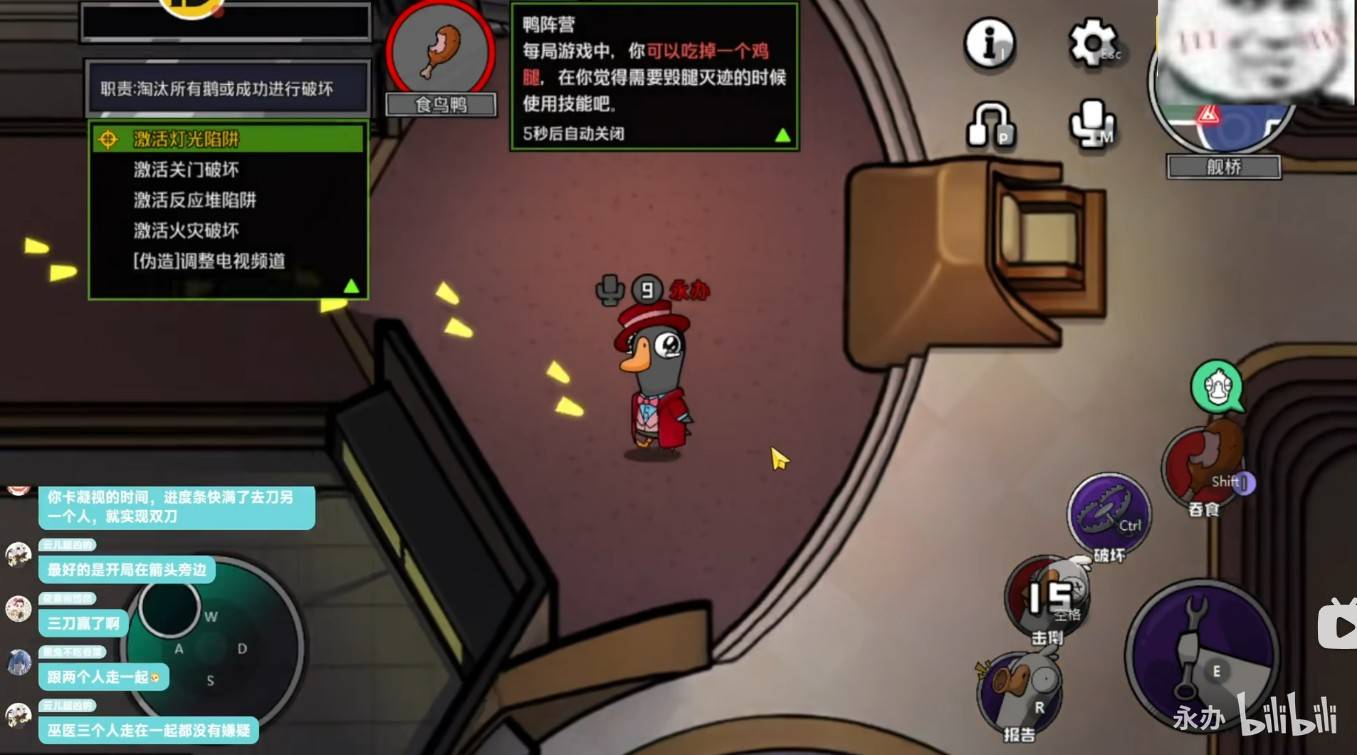Open the info panel with the "i" button

click(989, 43)
